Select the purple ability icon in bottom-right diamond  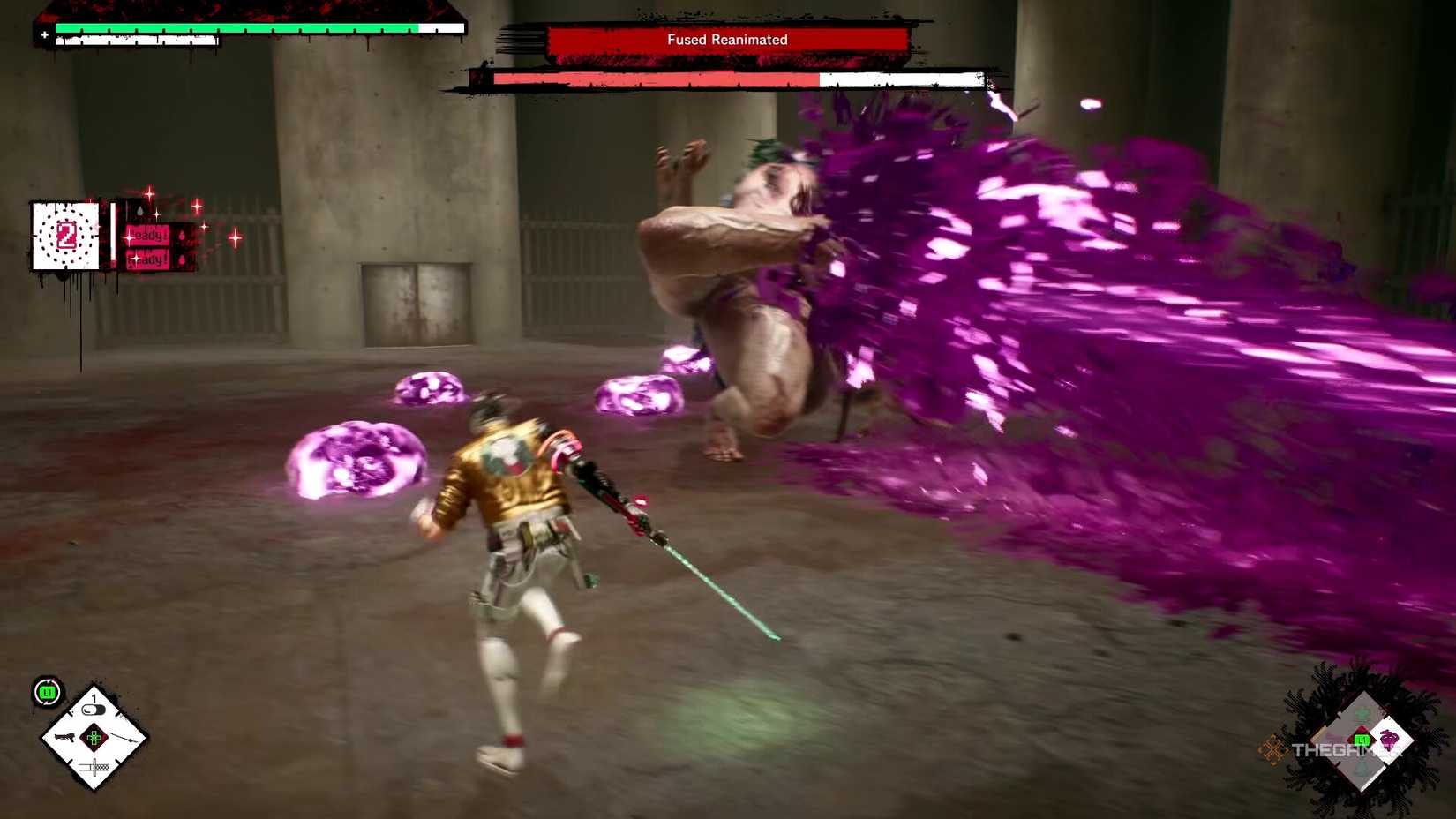pos(1389,740)
